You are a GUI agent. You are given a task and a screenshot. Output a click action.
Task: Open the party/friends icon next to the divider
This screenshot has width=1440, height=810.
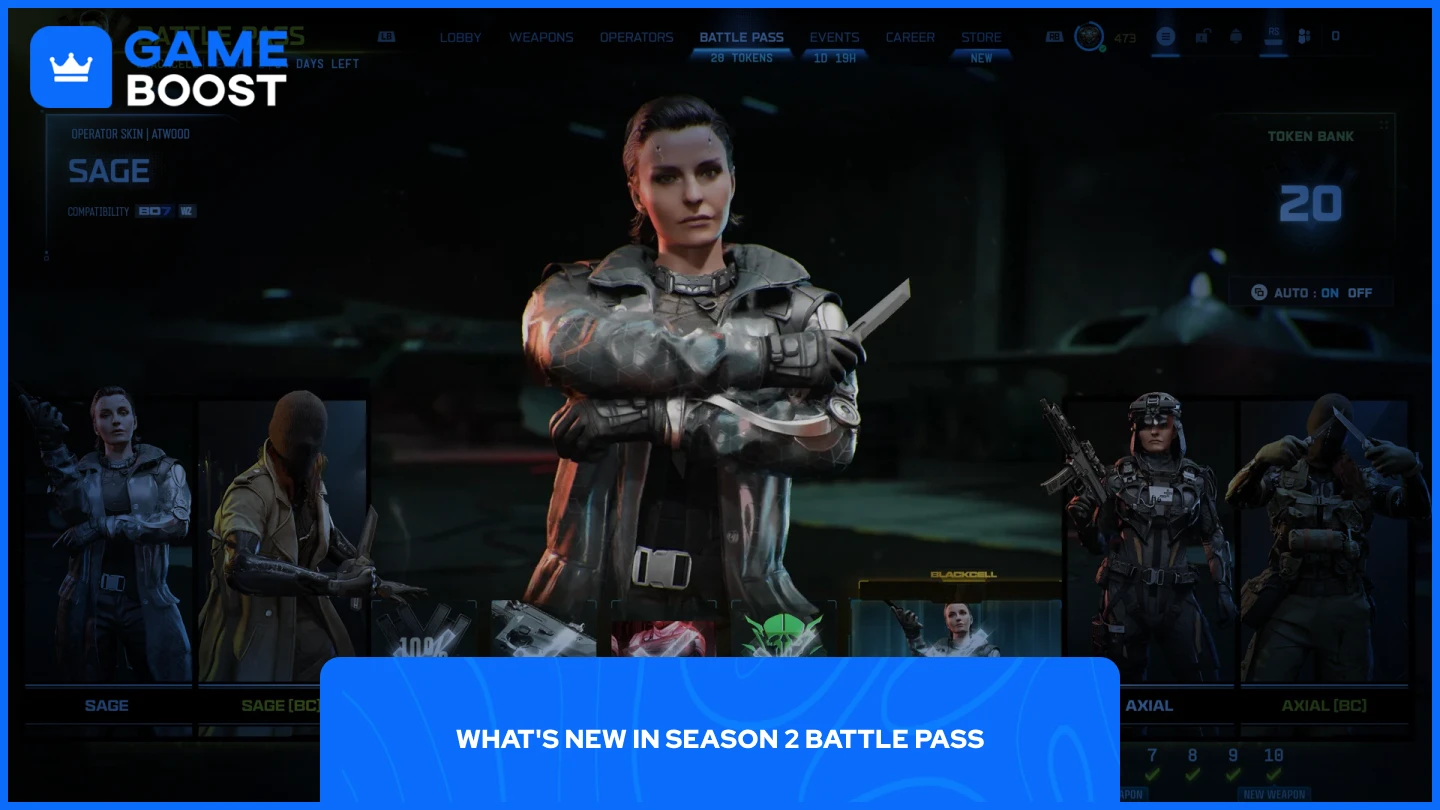click(x=1303, y=36)
